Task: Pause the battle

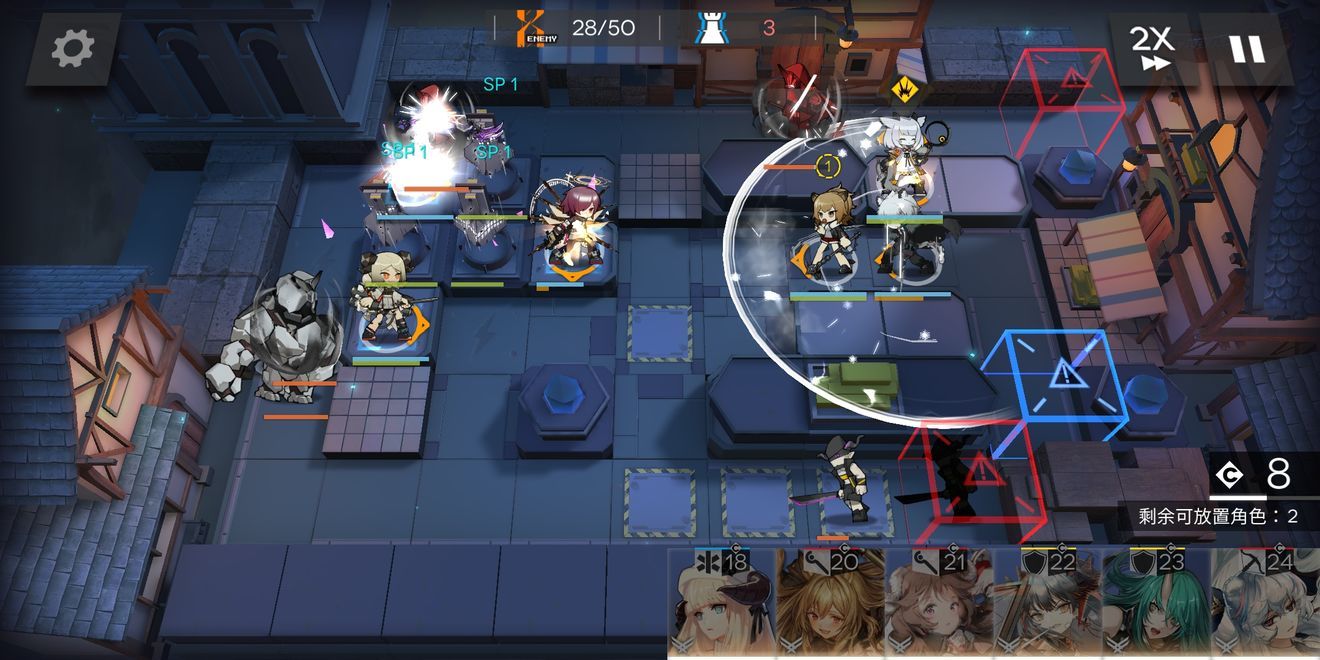Action: [x=1246, y=48]
